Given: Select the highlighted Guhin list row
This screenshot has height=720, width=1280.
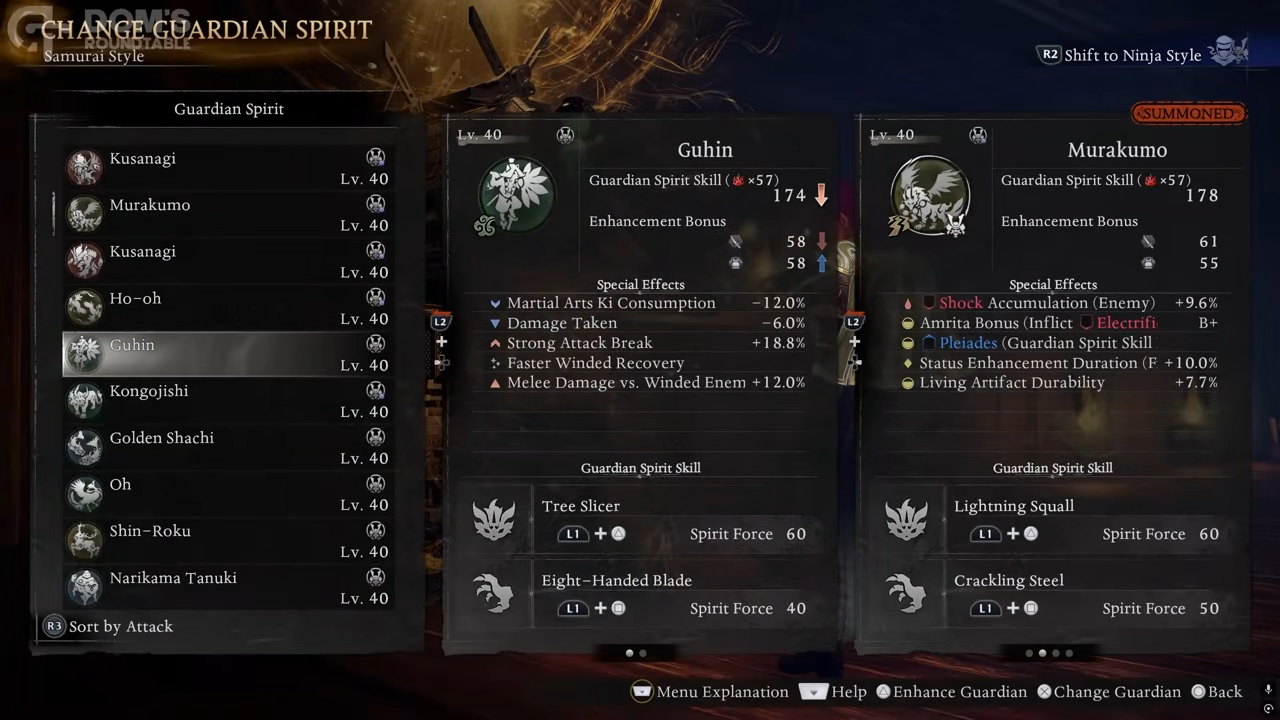Looking at the screenshot, I should click(x=228, y=354).
